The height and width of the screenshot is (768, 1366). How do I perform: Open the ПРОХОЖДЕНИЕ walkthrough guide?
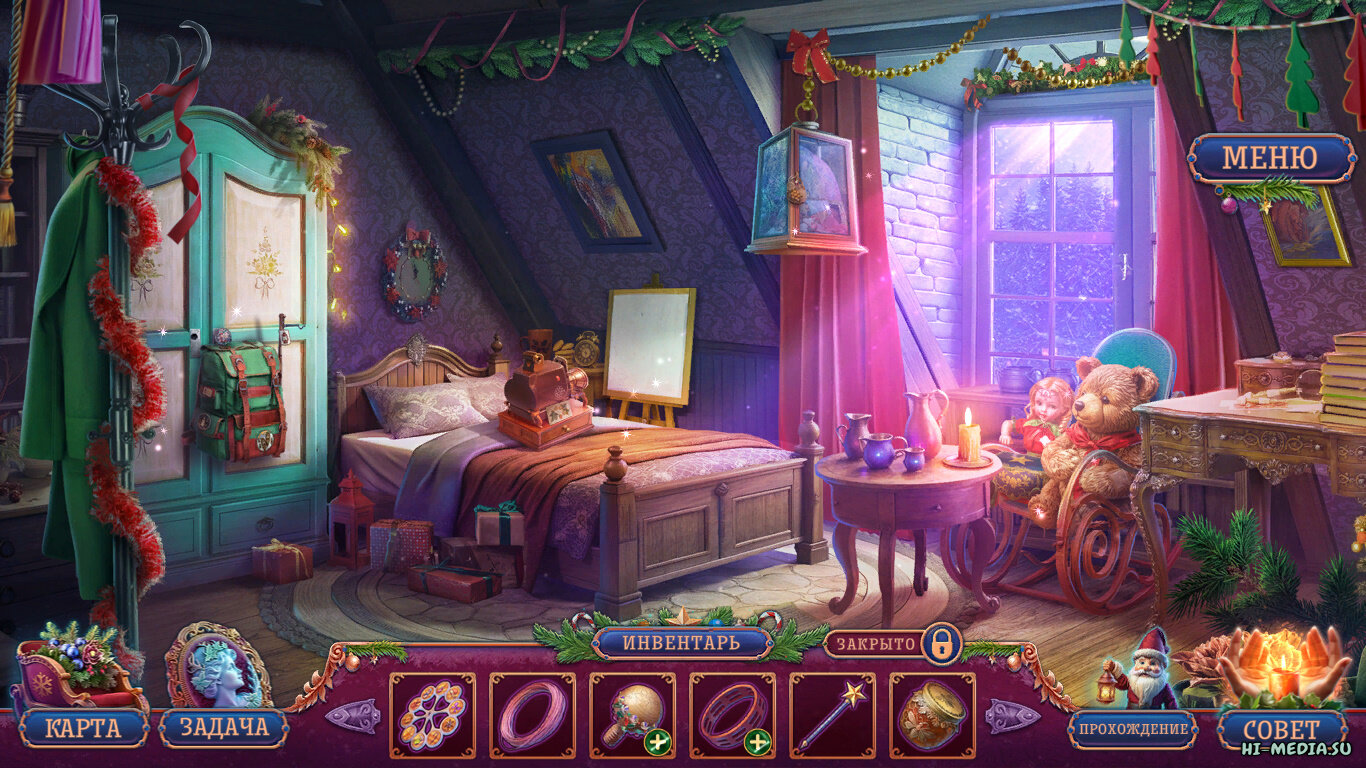click(x=1133, y=729)
